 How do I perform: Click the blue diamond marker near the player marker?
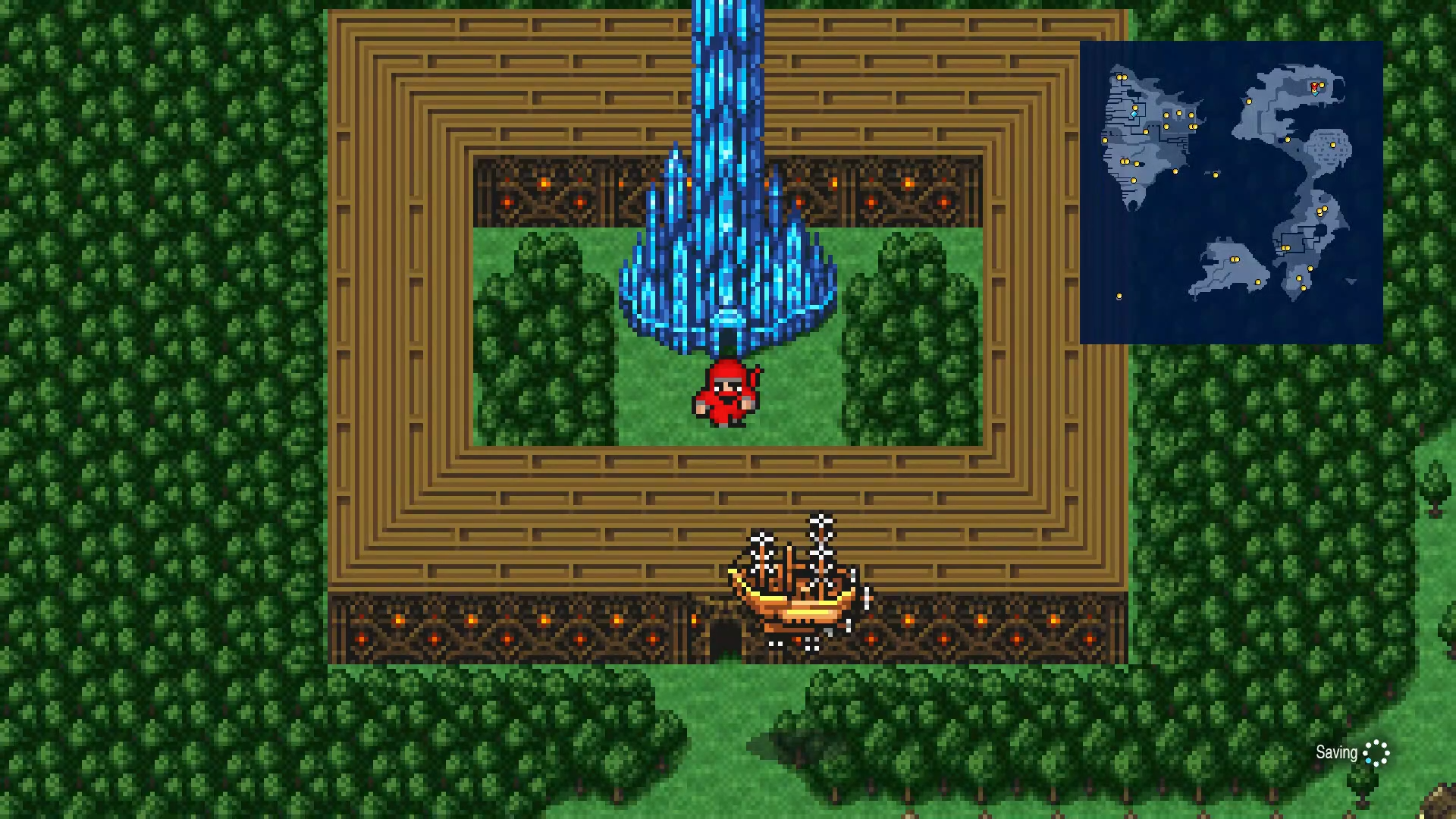[1315, 93]
